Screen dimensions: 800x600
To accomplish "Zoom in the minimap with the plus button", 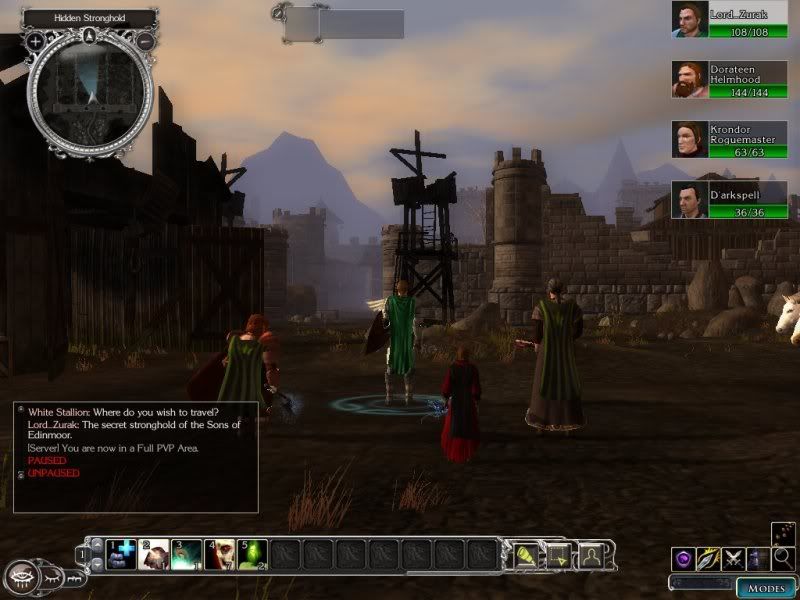I will pyautogui.click(x=35, y=41).
